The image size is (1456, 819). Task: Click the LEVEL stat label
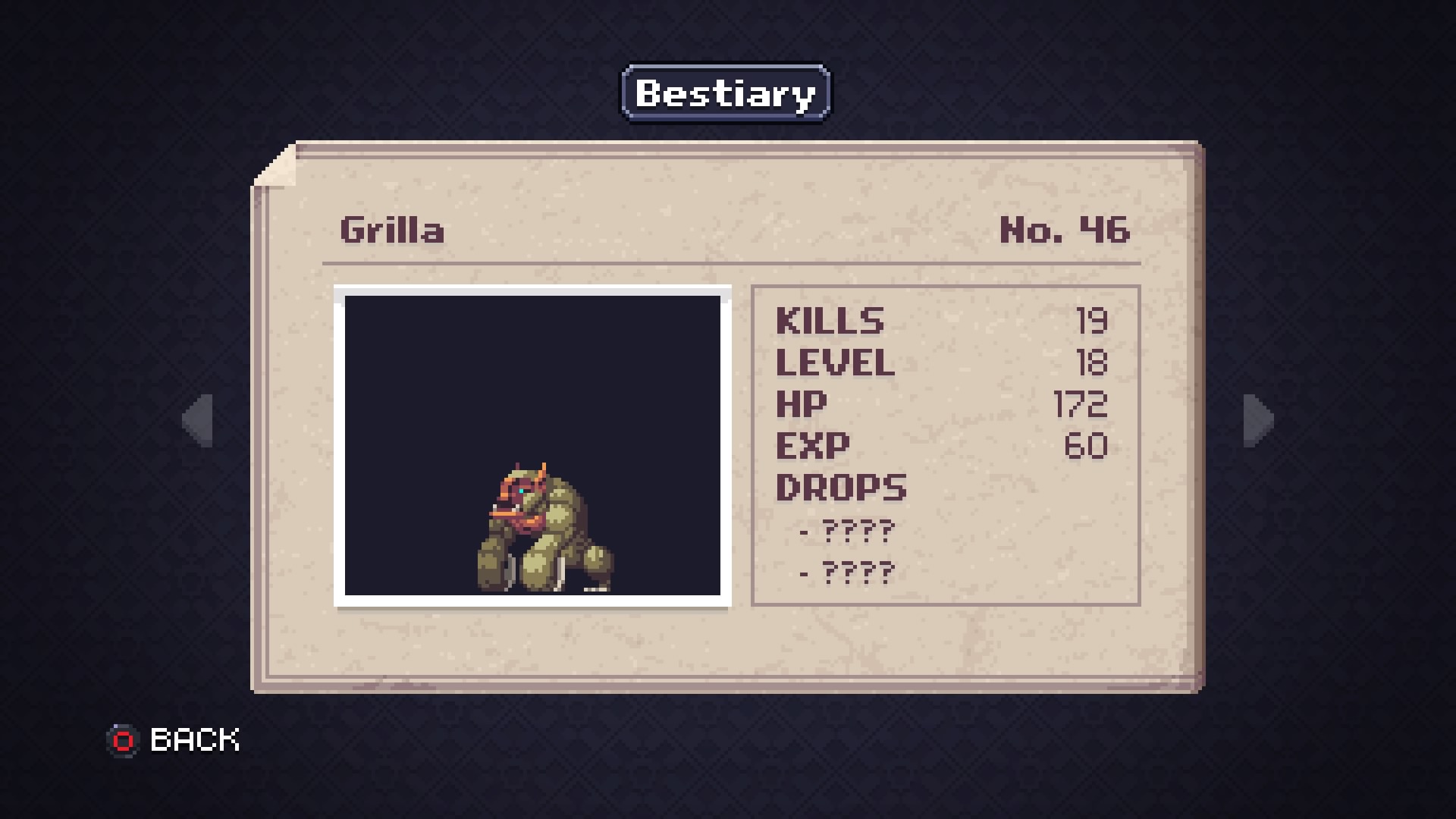point(836,362)
